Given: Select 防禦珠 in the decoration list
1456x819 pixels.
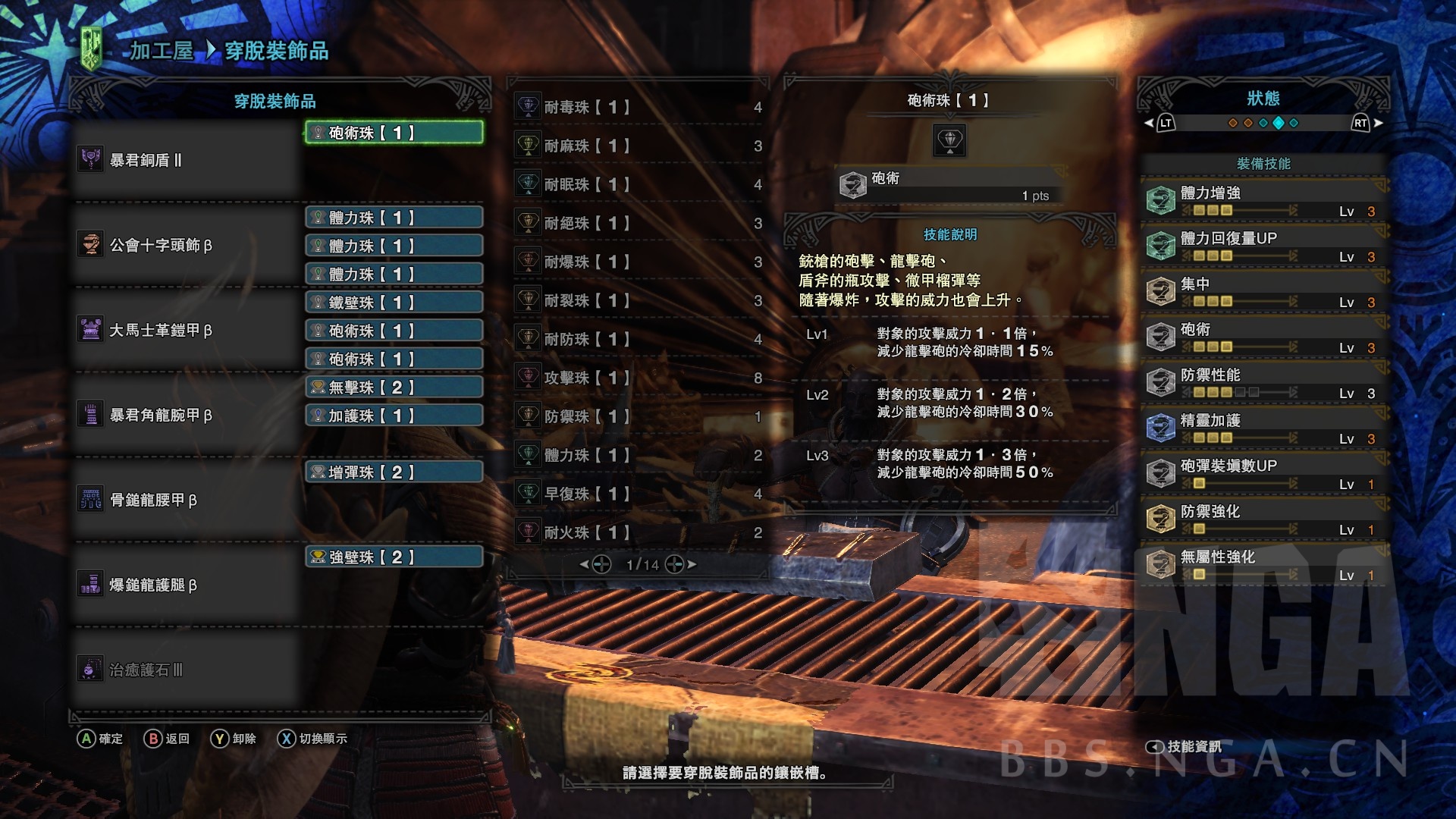Looking at the screenshot, I should point(639,416).
